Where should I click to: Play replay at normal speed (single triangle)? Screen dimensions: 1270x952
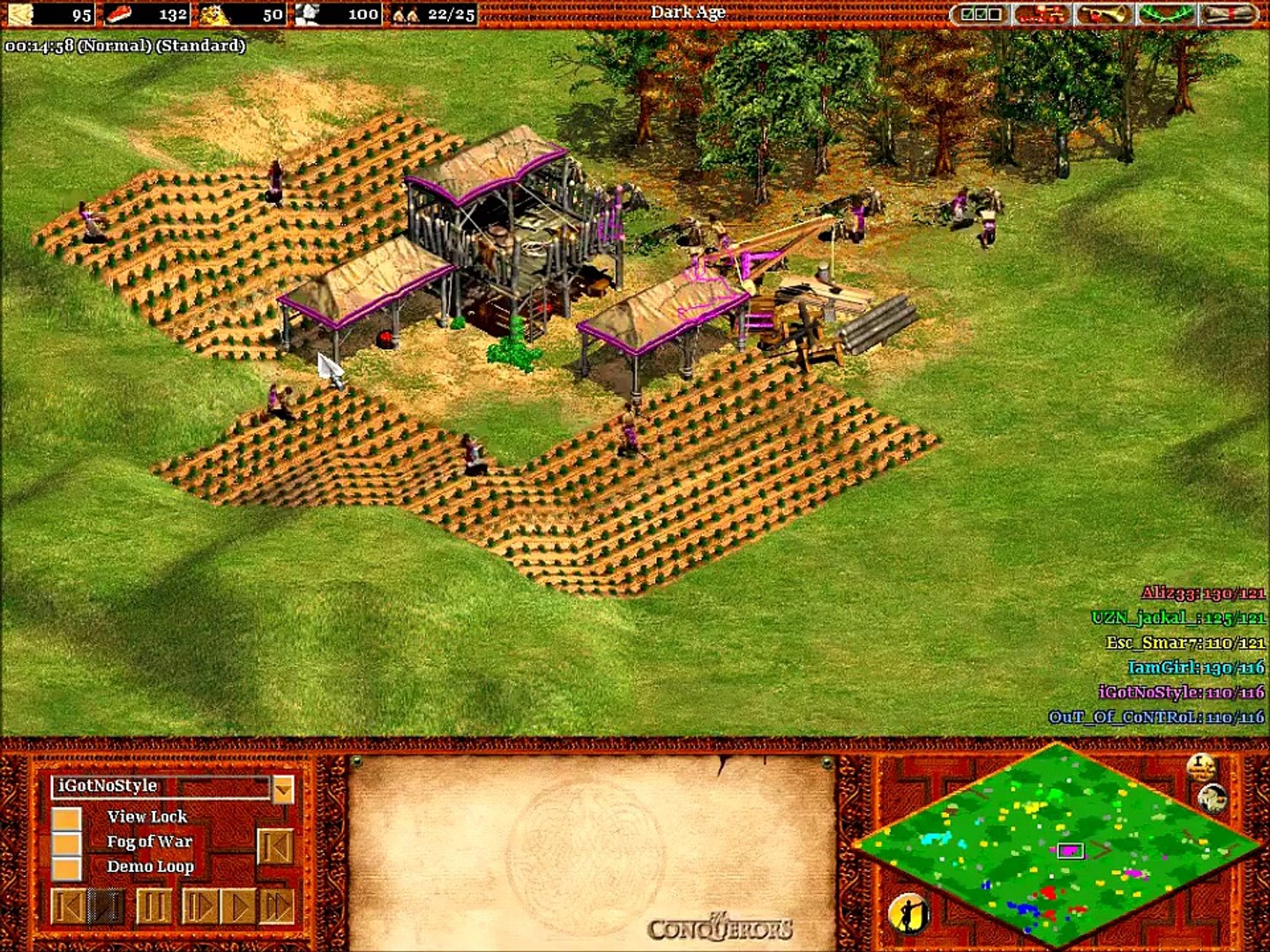click(x=237, y=905)
